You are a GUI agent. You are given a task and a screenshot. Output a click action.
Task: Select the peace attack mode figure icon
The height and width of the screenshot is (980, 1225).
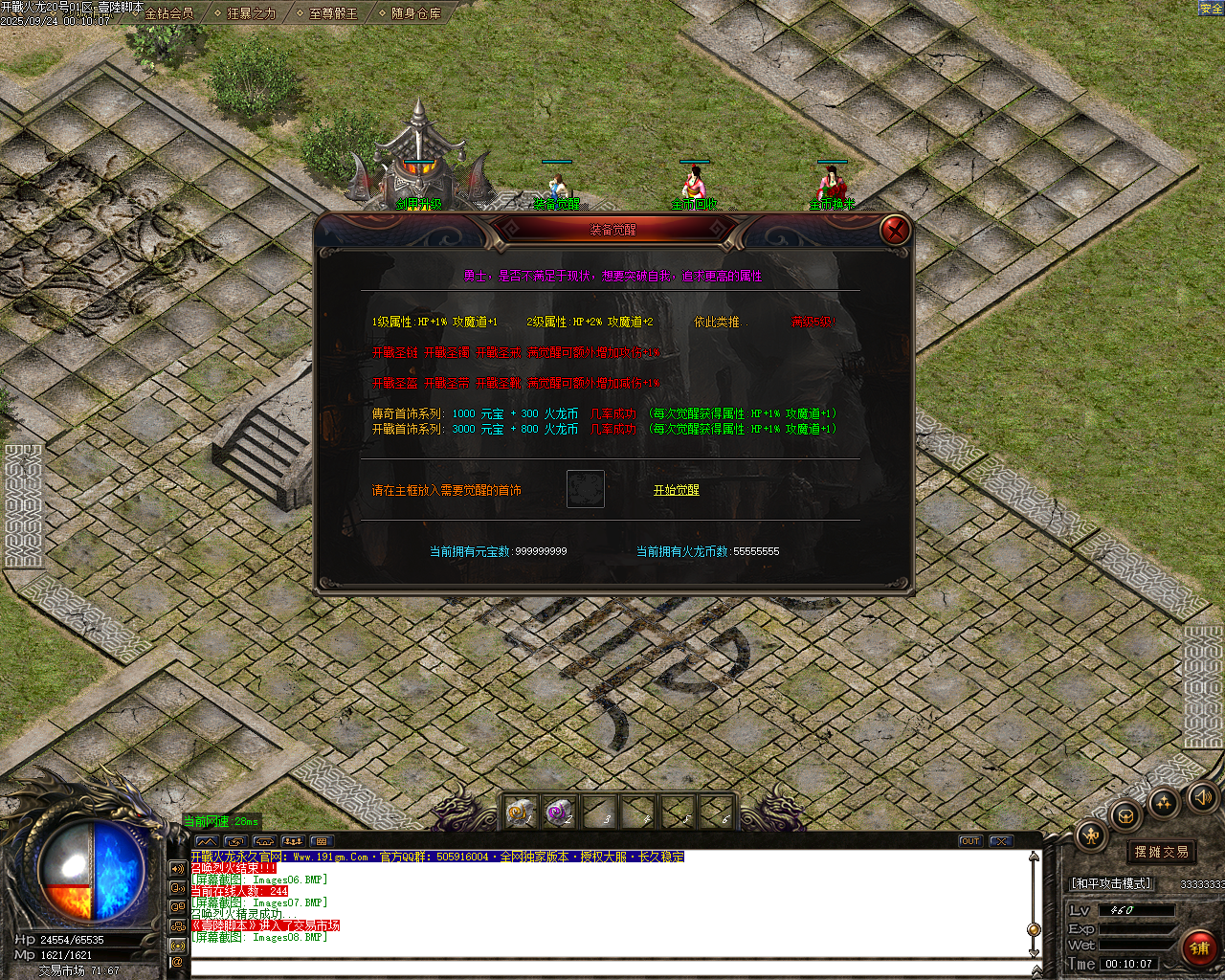click(x=1090, y=834)
